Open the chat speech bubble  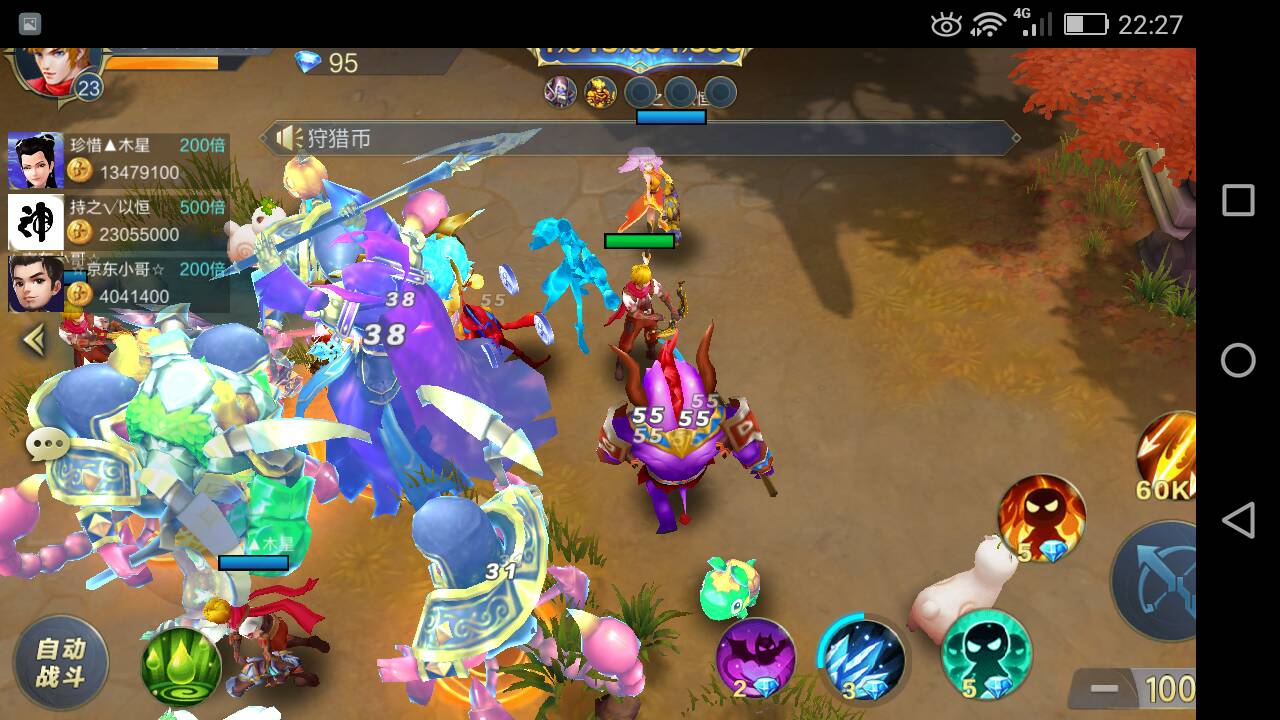pos(47,446)
